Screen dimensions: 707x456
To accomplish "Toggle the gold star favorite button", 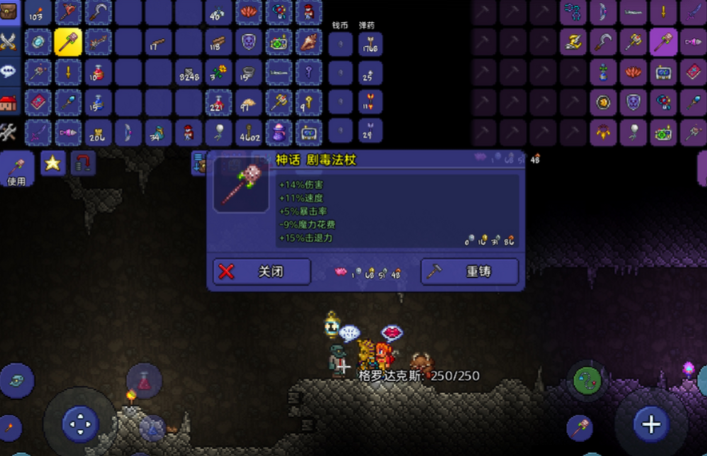I will click(52, 163).
